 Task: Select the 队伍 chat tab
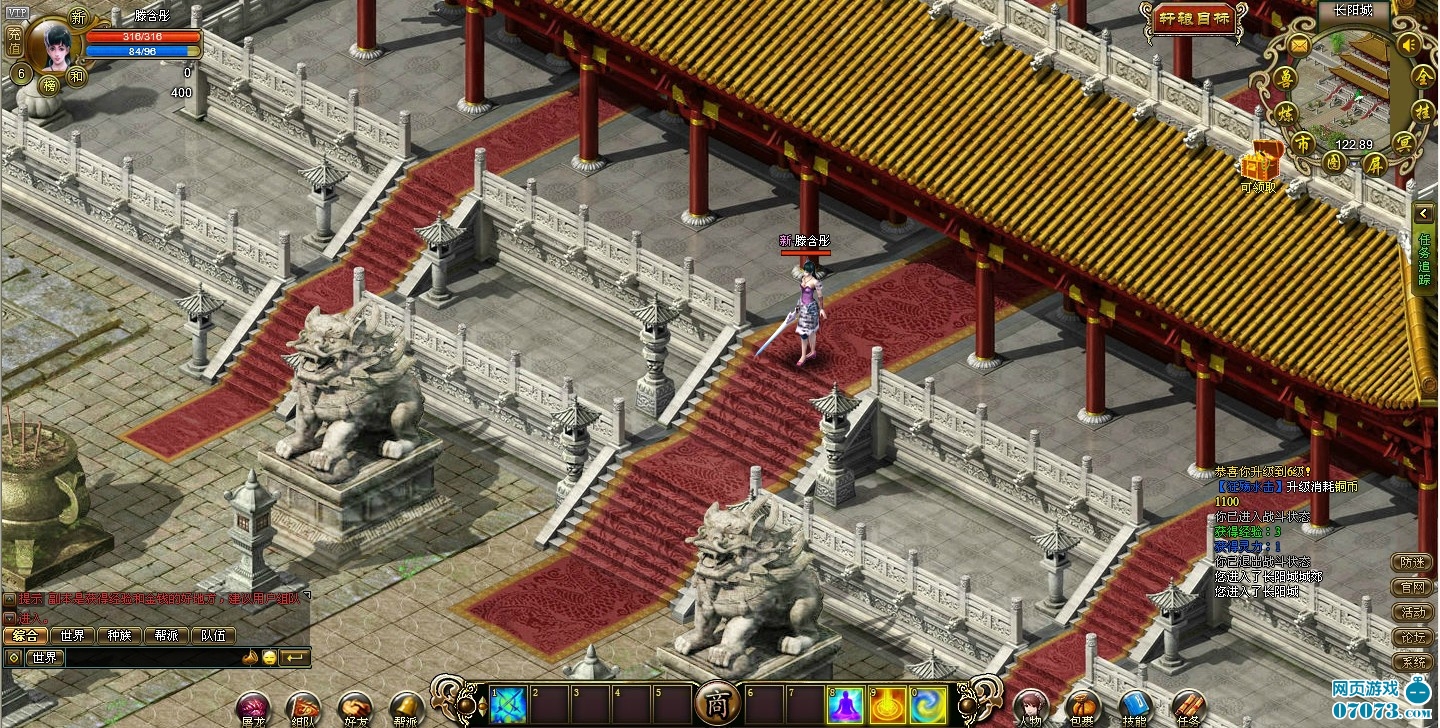(213, 635)
